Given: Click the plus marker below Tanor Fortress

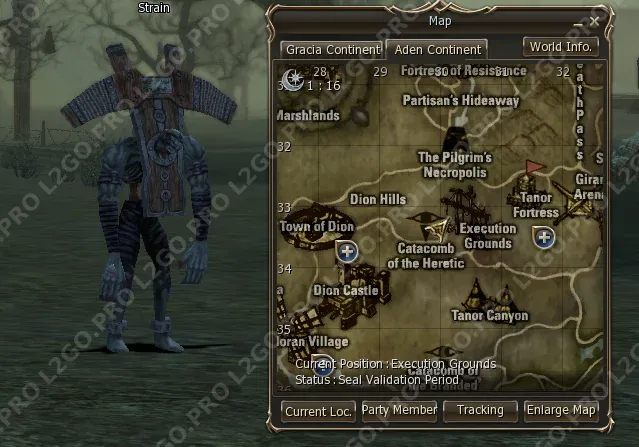Looking at the screenshot, I should pos(544,237).
